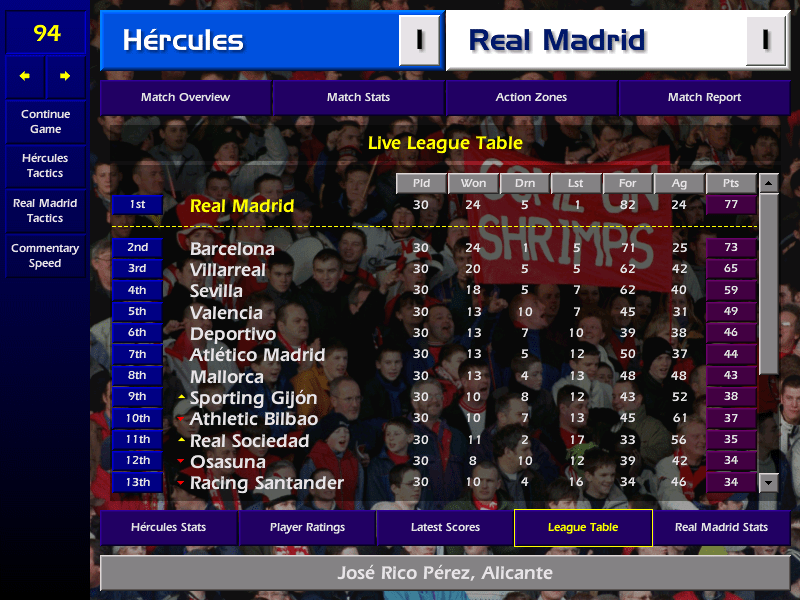800x600 pixels.
Task: Open Hércules Tactics
Action: point(45,166)
